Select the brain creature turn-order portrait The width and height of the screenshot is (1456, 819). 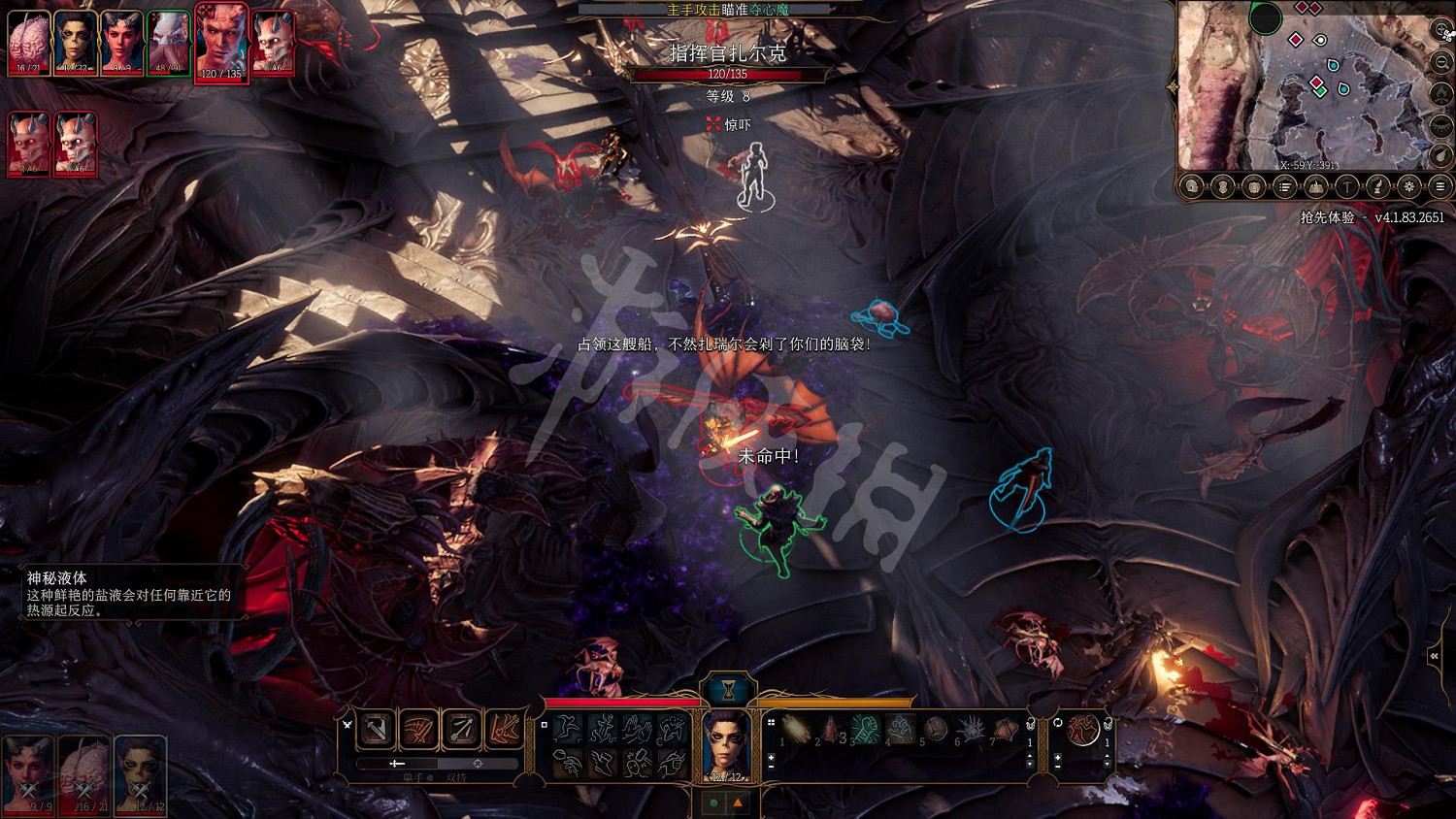pos(28,43)
